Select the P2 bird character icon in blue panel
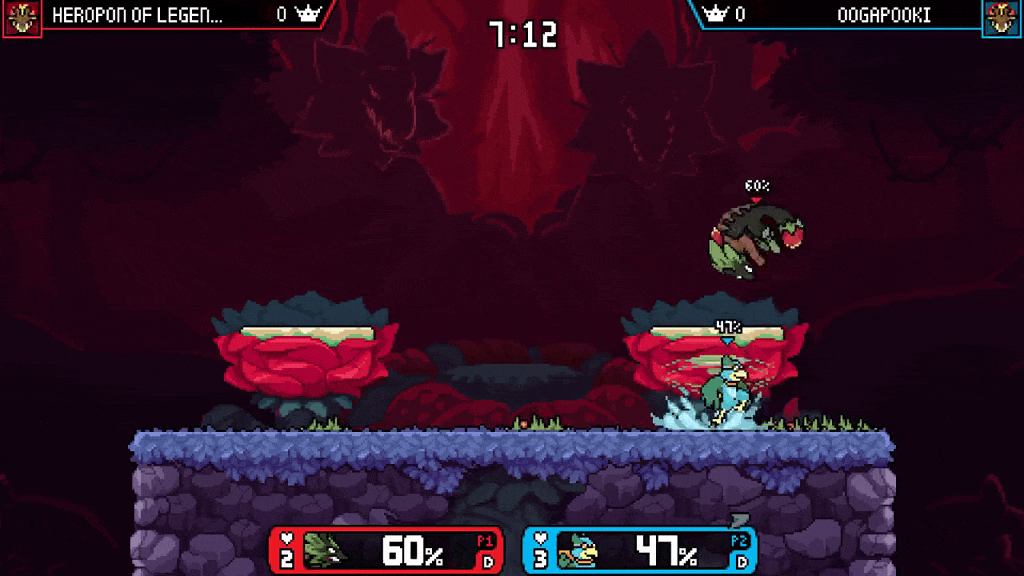The width and height of the screenshot is (1024, 576). click(x=578, y=550)
